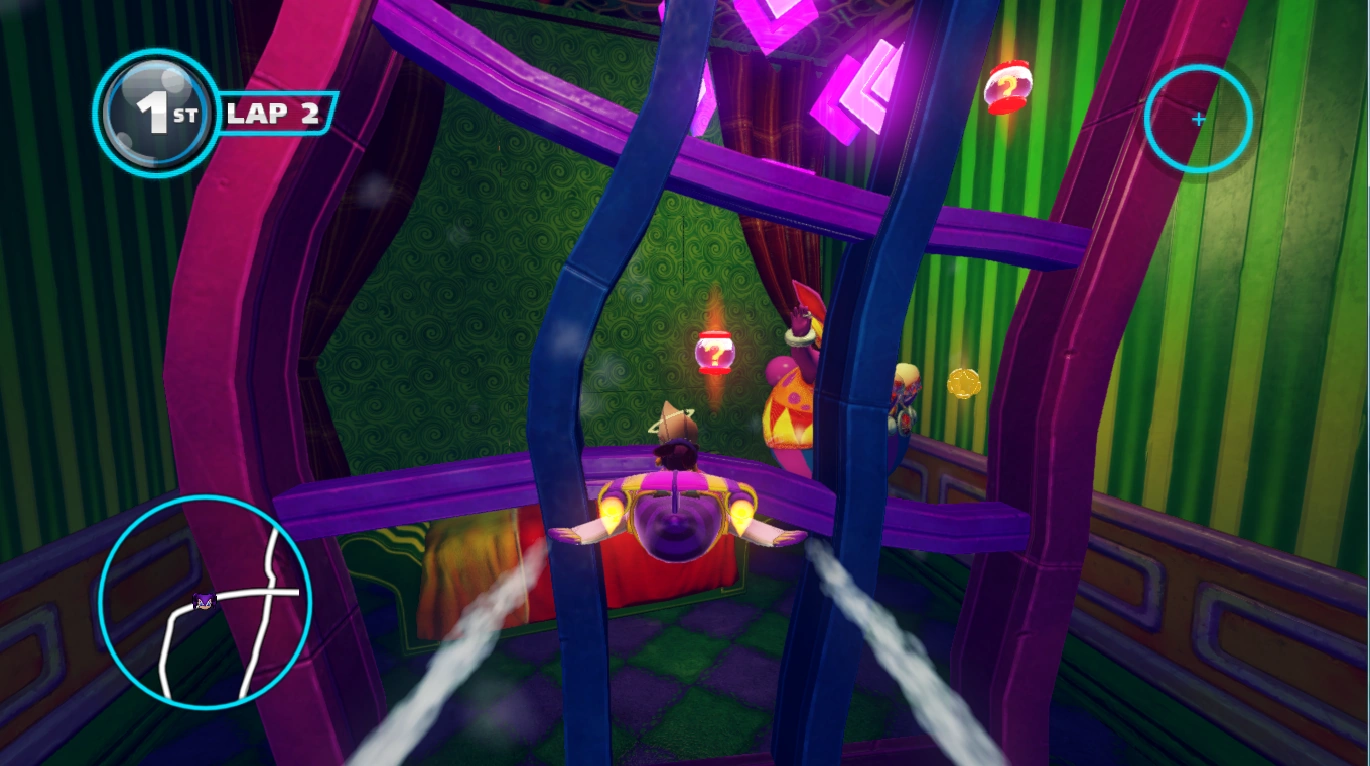This screenshot has width=1370, height=766.
Task: Click the circular track minimap
Action: point(205,602)
